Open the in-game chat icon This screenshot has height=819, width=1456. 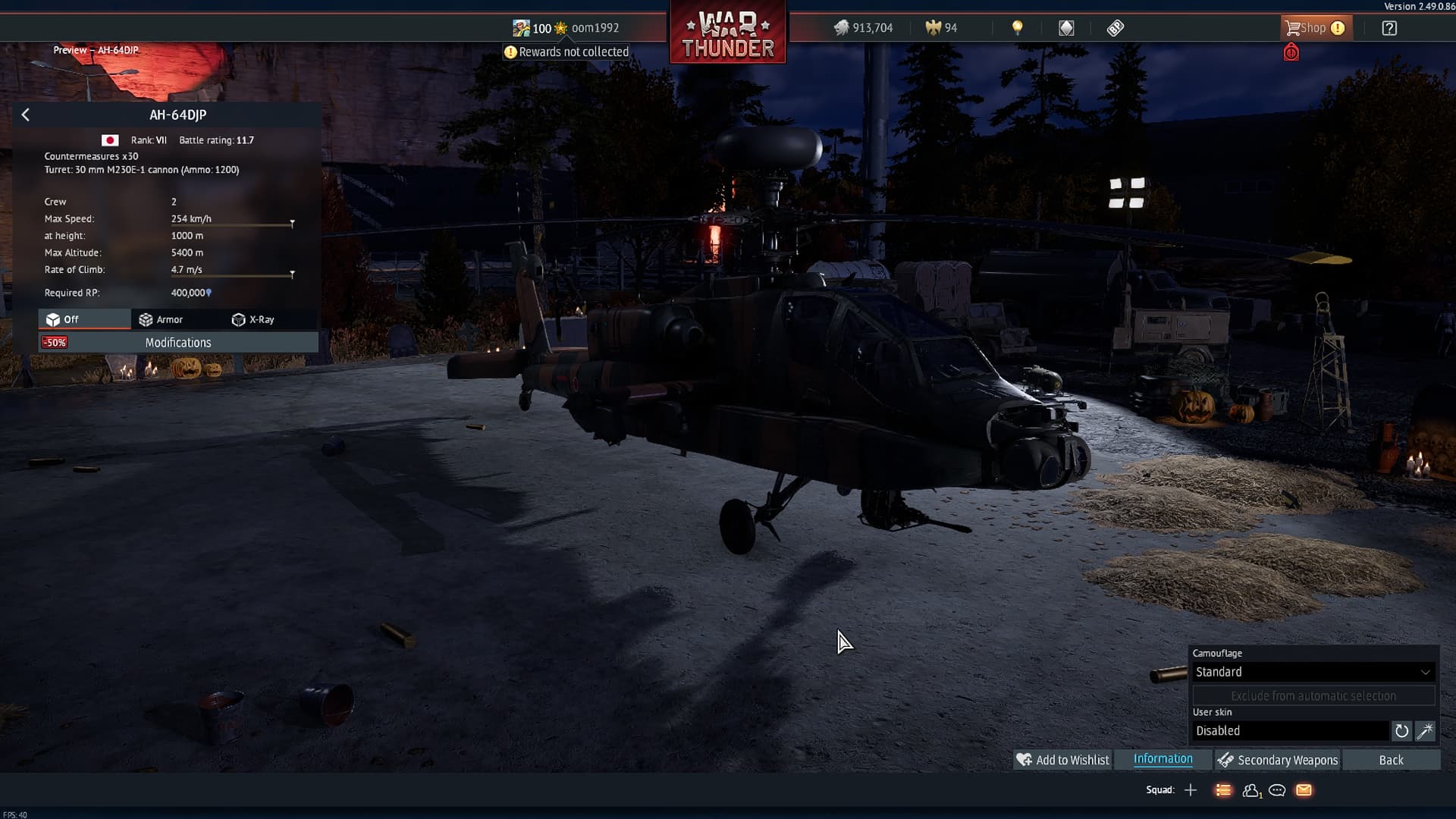[1277, 790]
